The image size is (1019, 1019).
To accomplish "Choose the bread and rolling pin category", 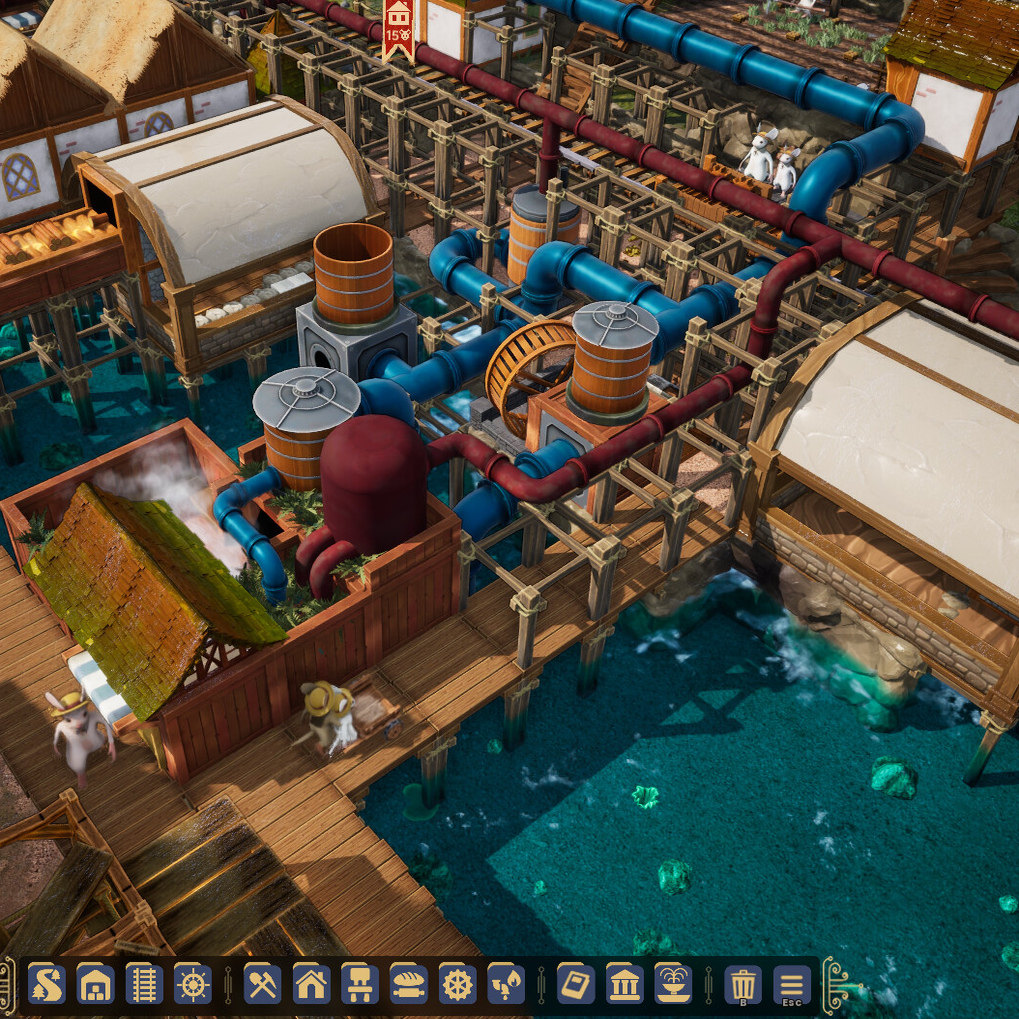I will tap(409, 984).
